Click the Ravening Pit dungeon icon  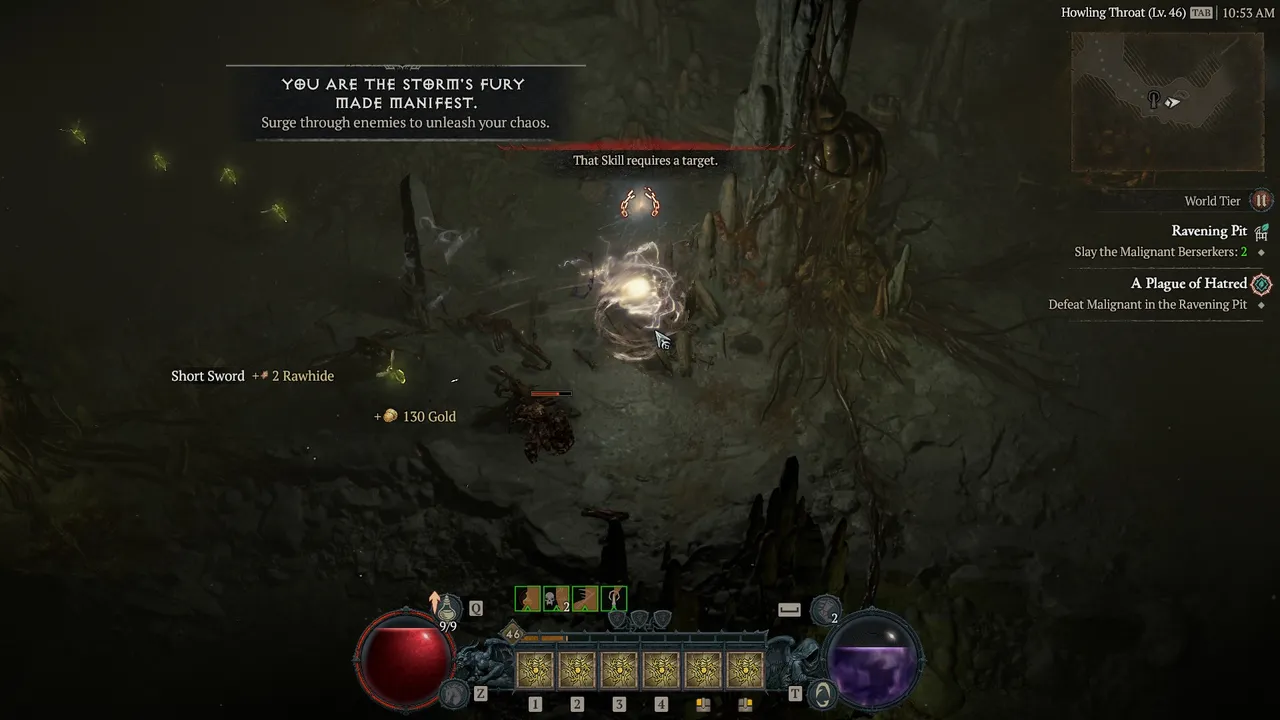pos(1261,232)
